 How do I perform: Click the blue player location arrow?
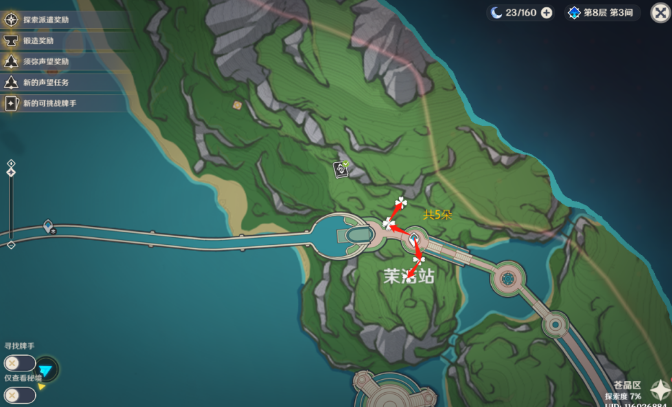click(x=47, y=371)
